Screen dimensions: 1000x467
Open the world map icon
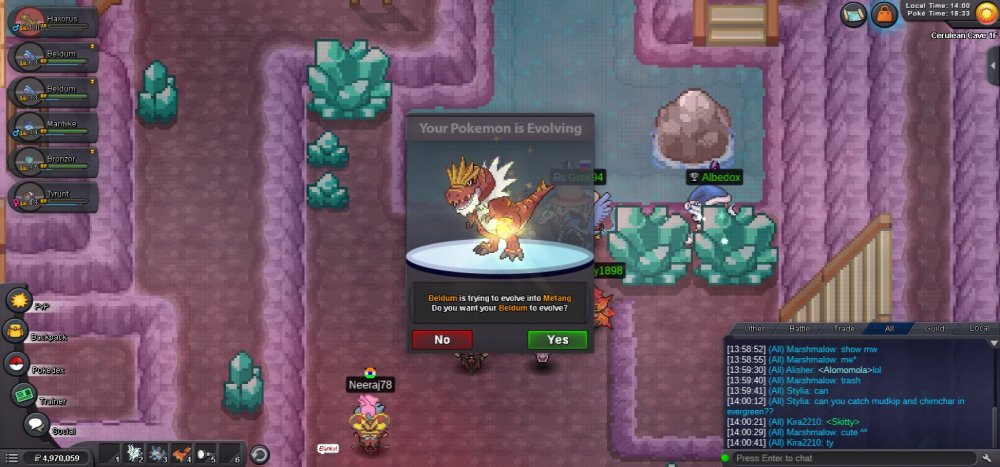coord(854,14)
